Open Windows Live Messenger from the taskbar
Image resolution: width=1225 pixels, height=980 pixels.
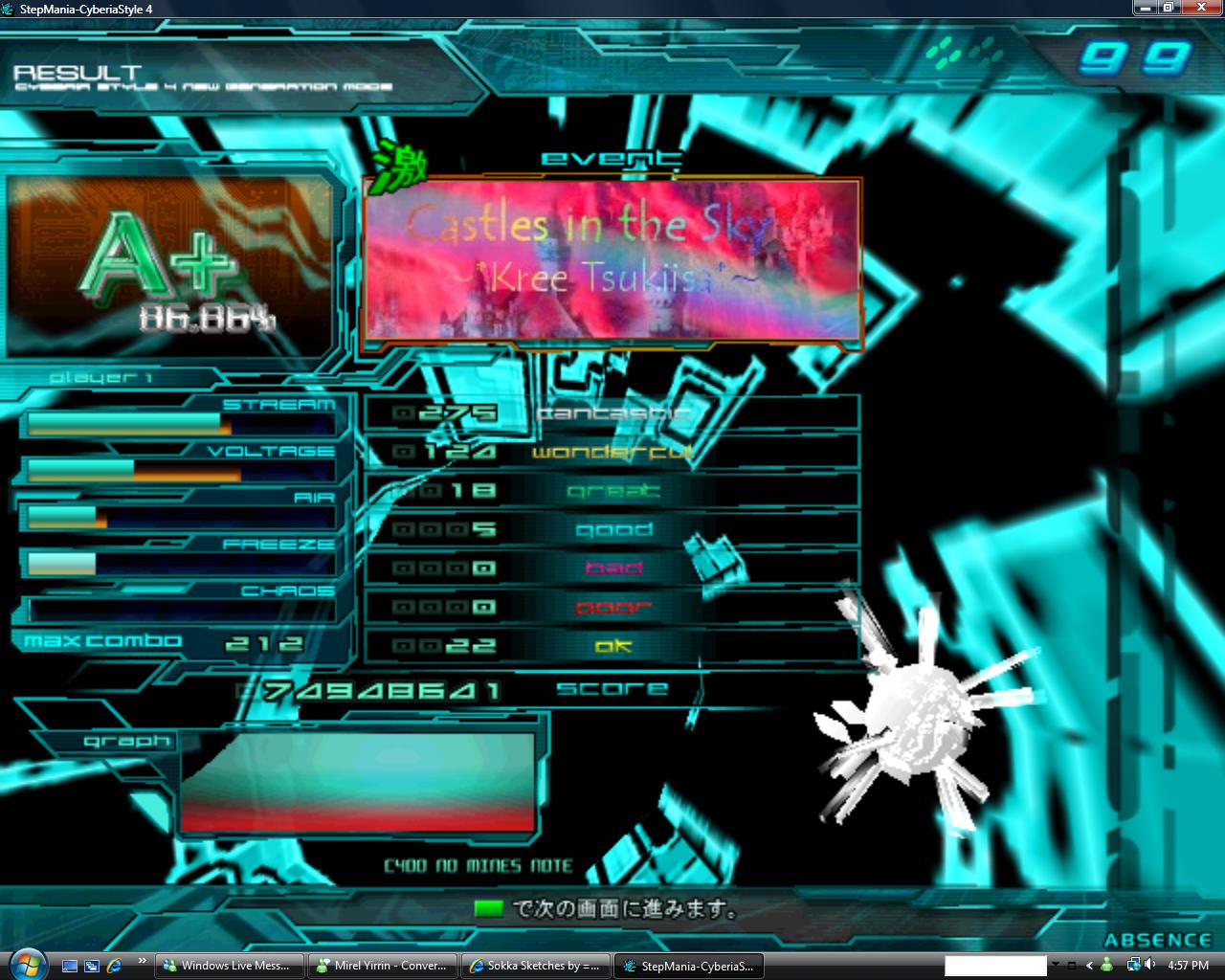[229, 965]
